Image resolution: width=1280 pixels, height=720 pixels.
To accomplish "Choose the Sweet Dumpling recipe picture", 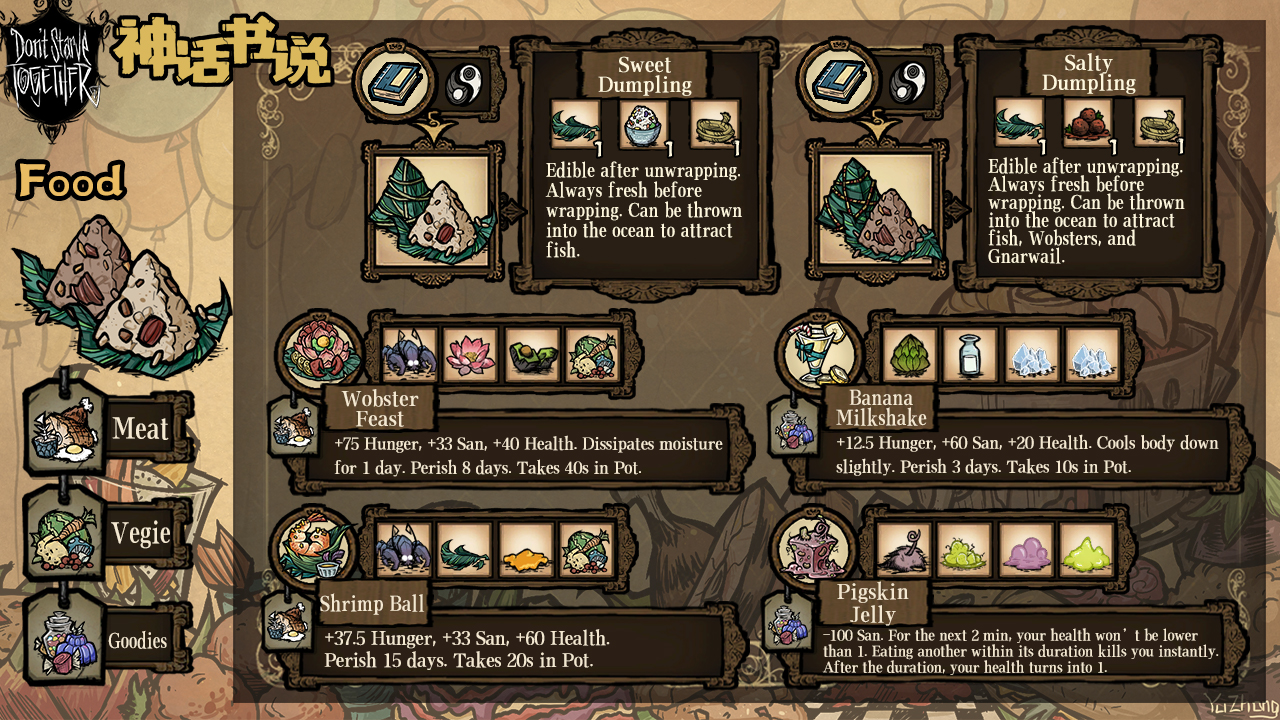I will (x=432, y=211).
